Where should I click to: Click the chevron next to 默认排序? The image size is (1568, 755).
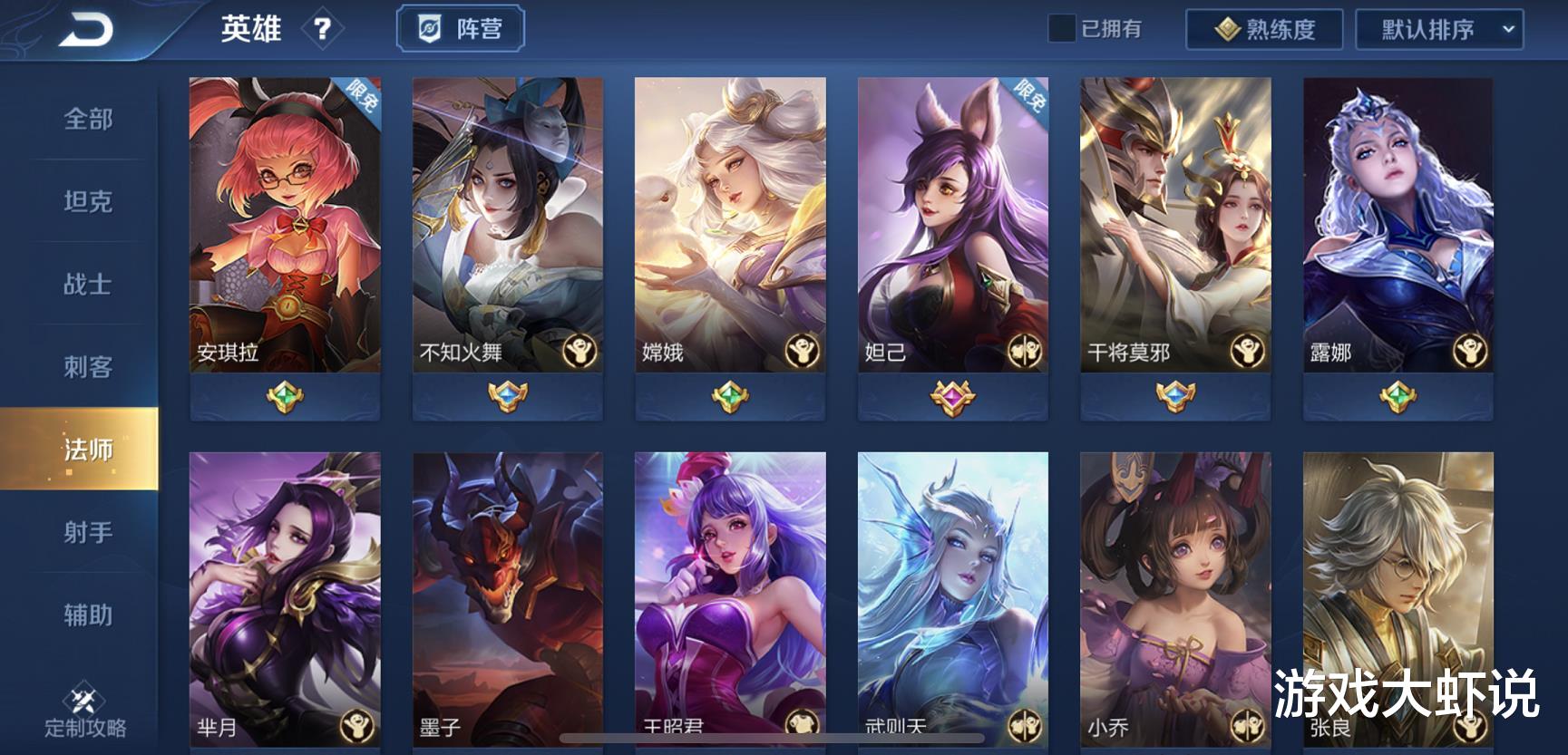[1511, 29]
